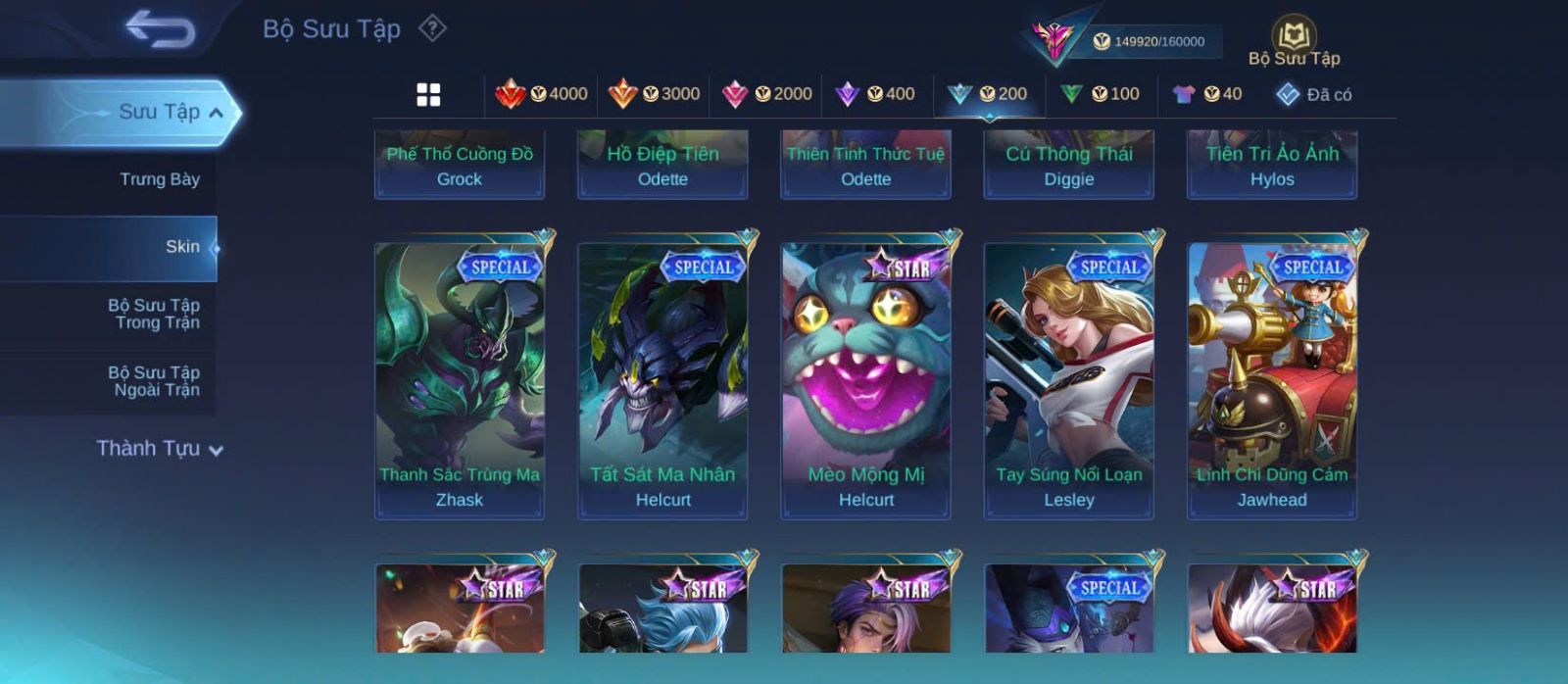Screen dimensions: 1568x684
Task: Open Bộ Sưu Tập Ngoài Trận
Action: (x=154, y=381)
